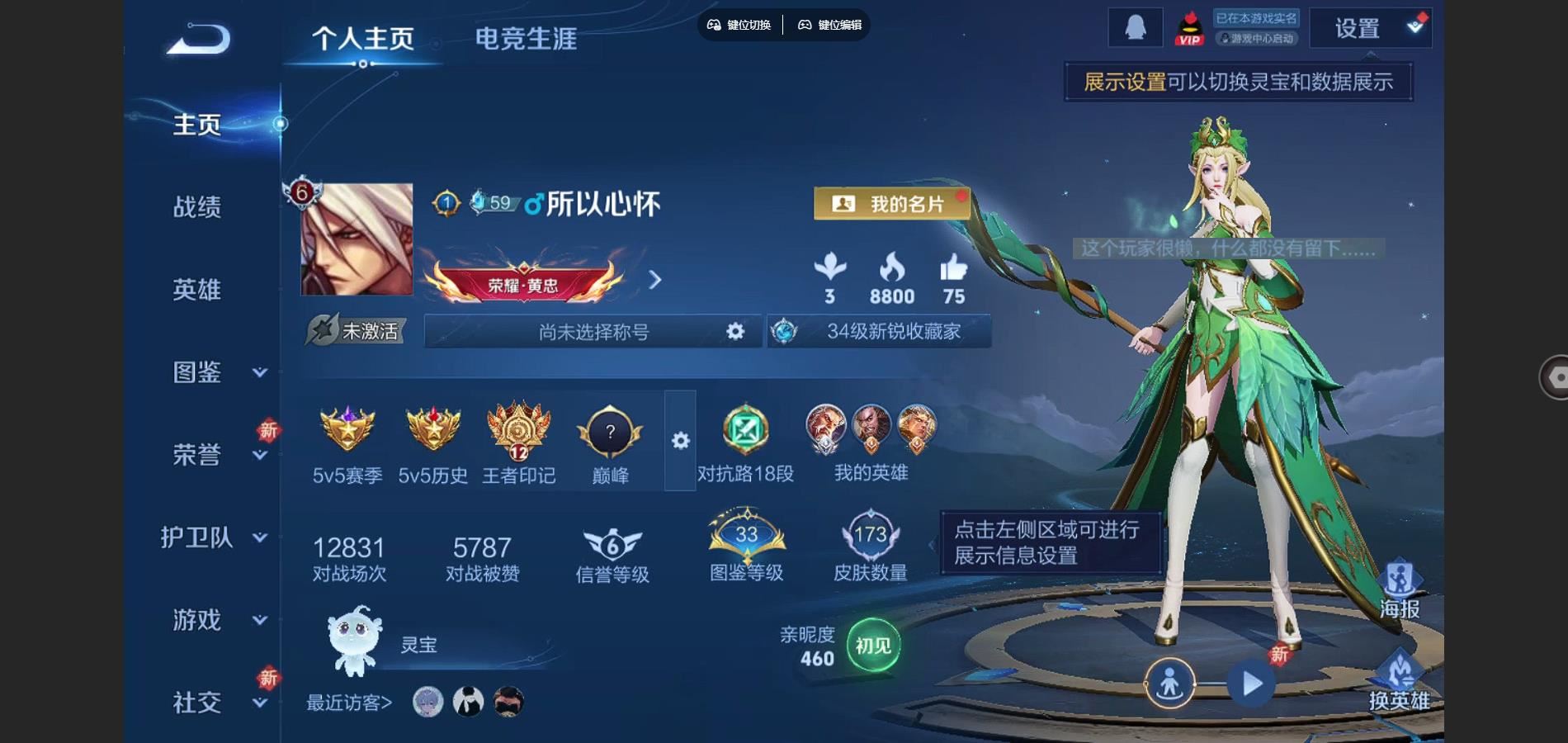
Task: Open 我的名片 card button
Action: tap(892, 204)
